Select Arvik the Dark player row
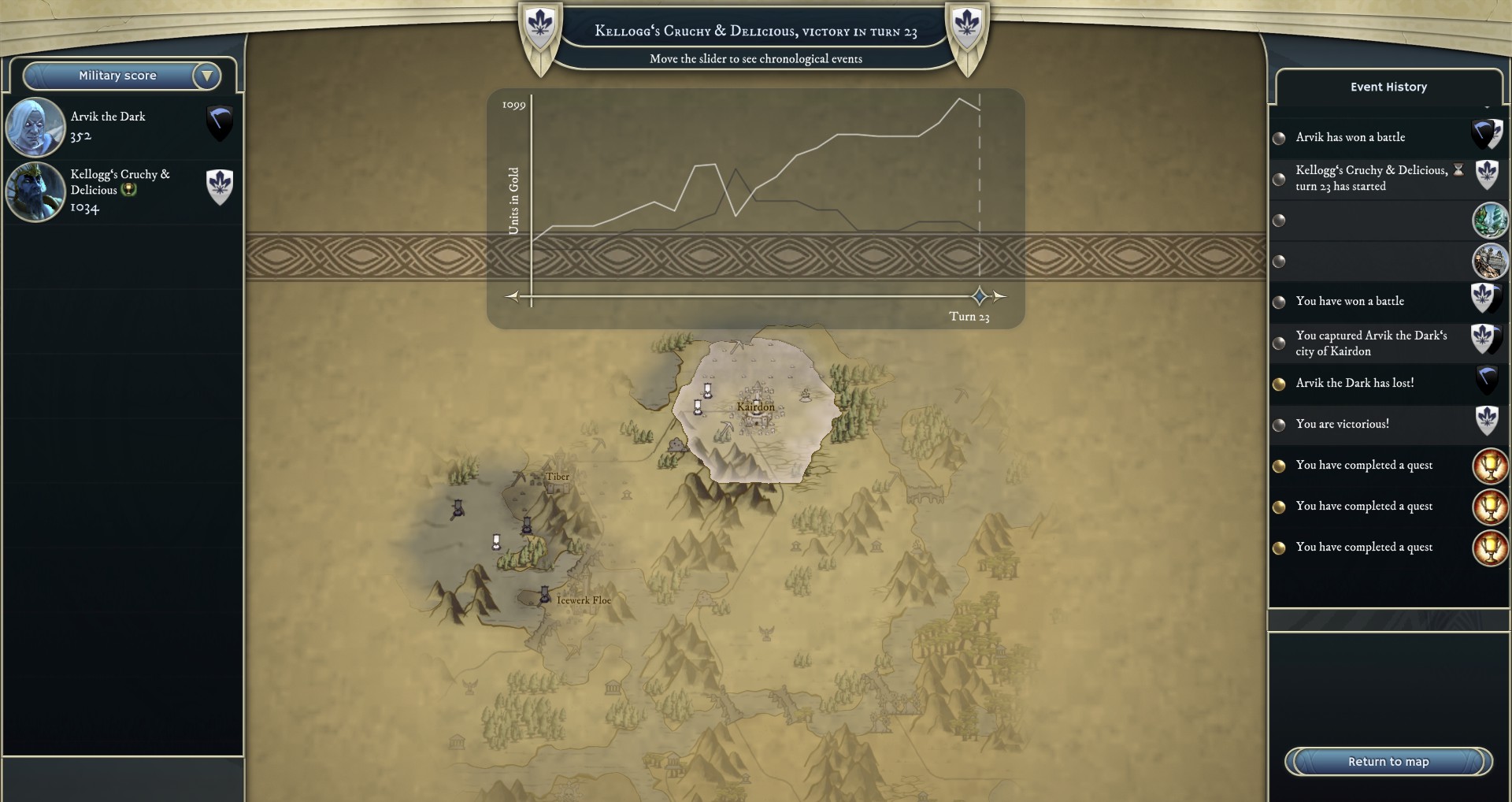The height and width of the screenshot is (802, 1512). tap(122, 126)
